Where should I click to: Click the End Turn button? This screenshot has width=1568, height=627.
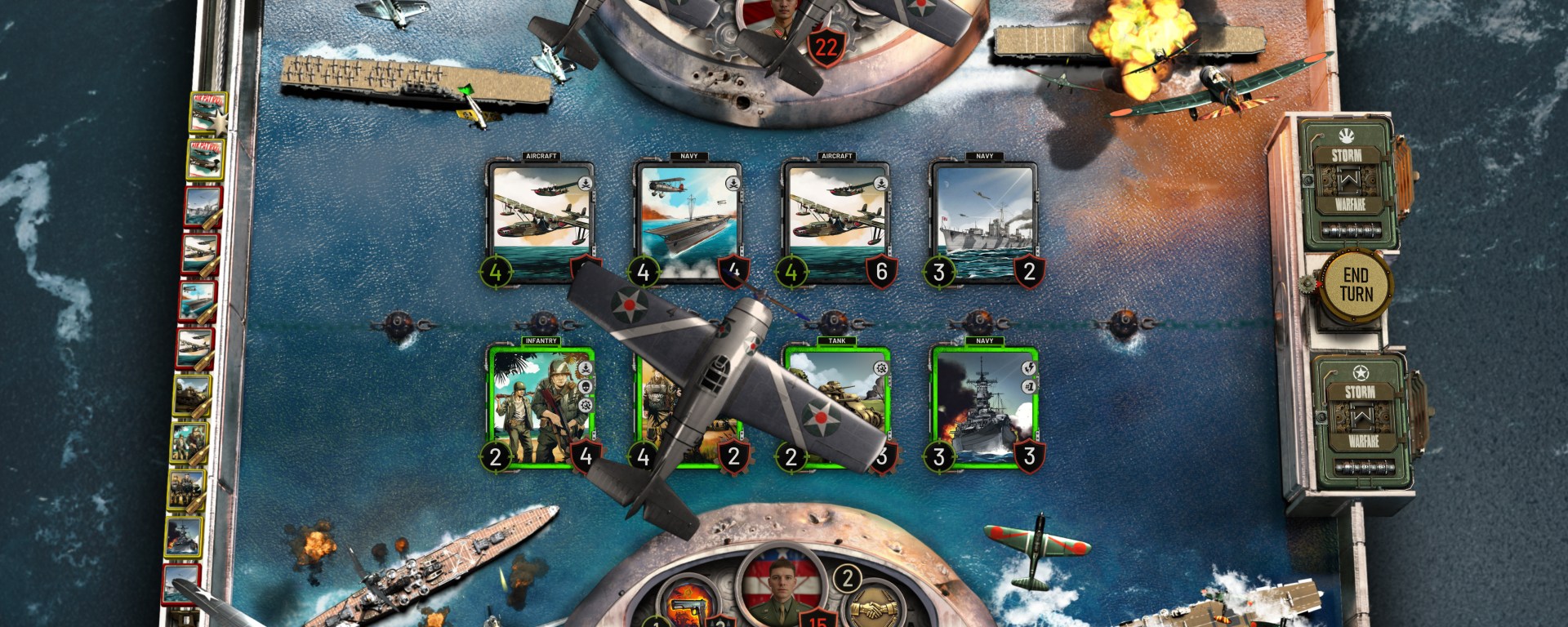pos(1356,285)
